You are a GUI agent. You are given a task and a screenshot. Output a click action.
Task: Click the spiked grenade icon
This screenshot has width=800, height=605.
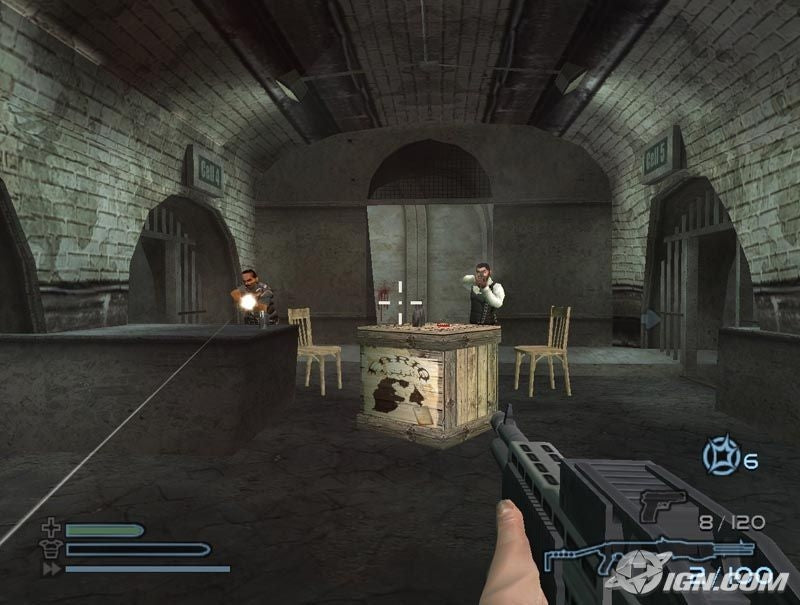(718, 457)
